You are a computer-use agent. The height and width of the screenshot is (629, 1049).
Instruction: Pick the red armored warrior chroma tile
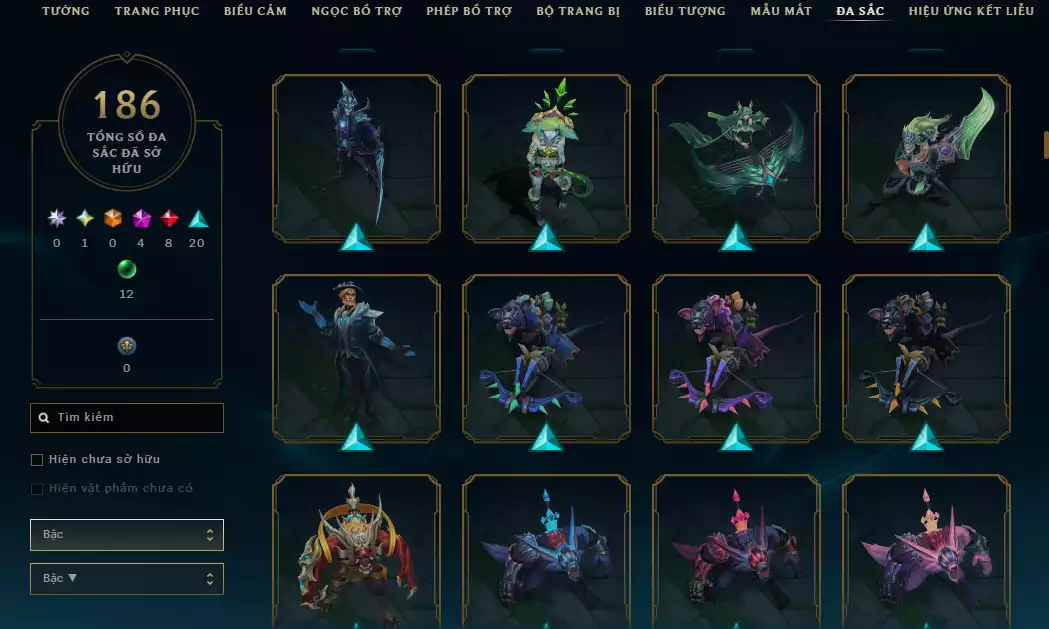tap(356, 552)
